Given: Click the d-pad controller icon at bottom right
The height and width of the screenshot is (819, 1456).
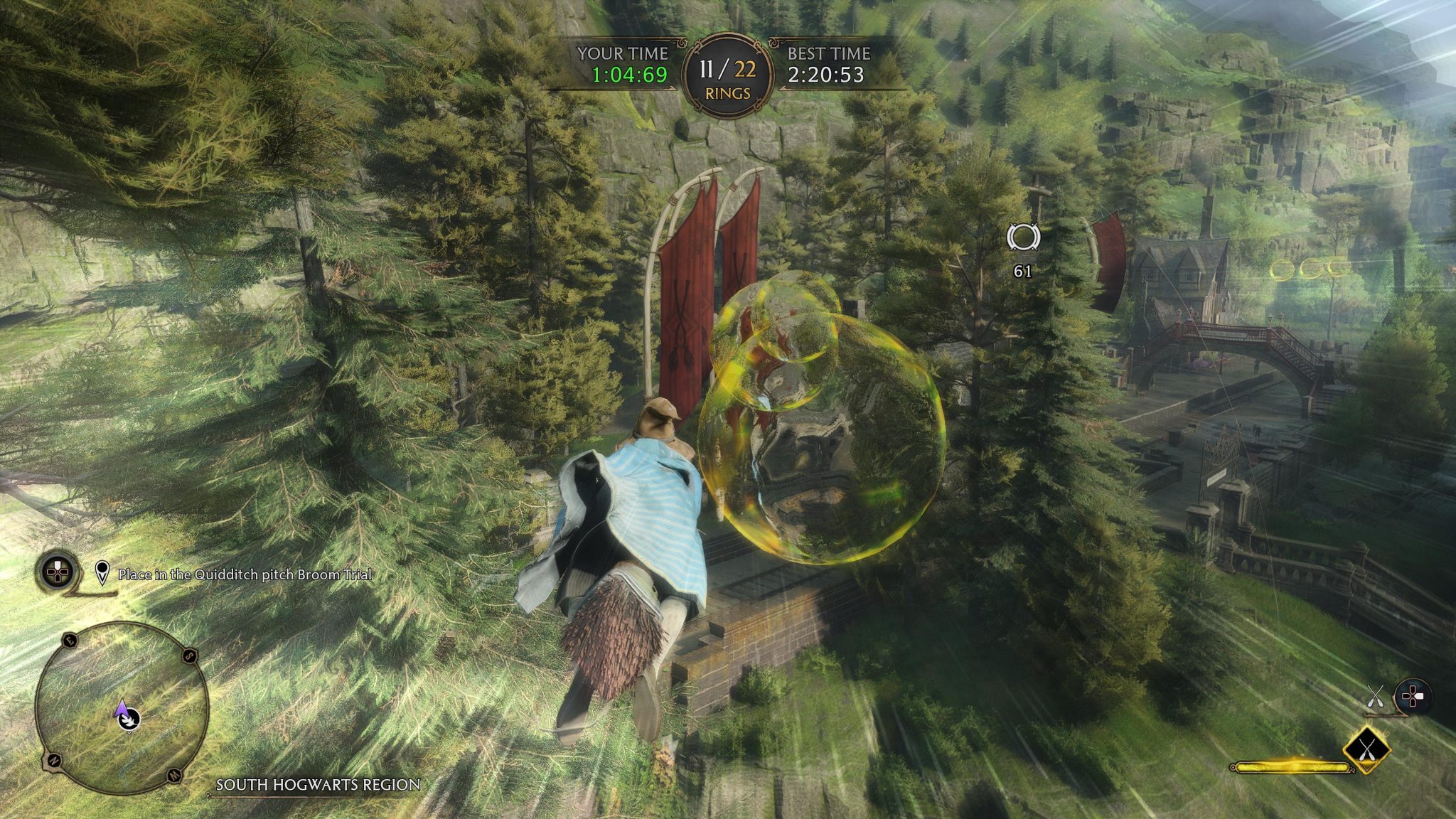Looking at the screenshot, I should 1413,695.
